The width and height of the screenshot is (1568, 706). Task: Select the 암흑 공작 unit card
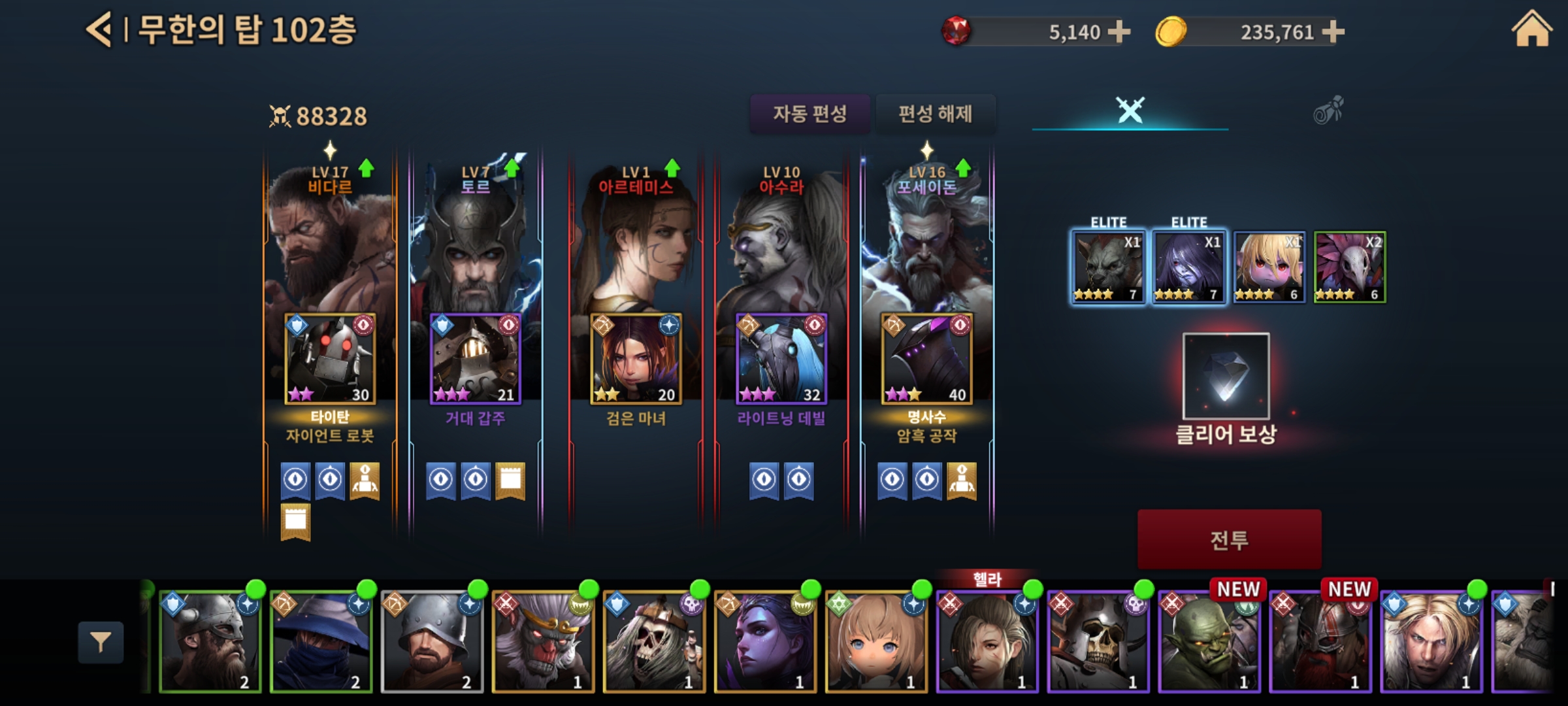click(926, 358)
